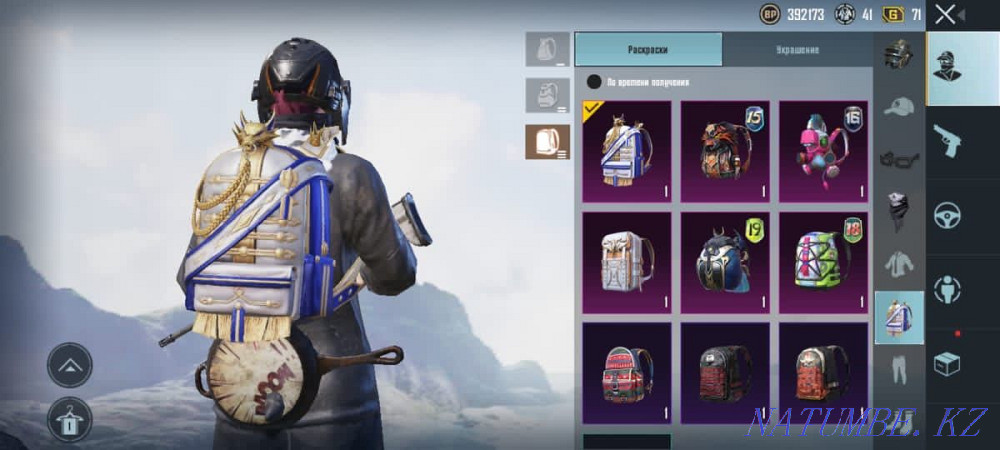Close the inventory with the X button
Viewport: 1000px width, 450px height.
(x=945, y=14)
